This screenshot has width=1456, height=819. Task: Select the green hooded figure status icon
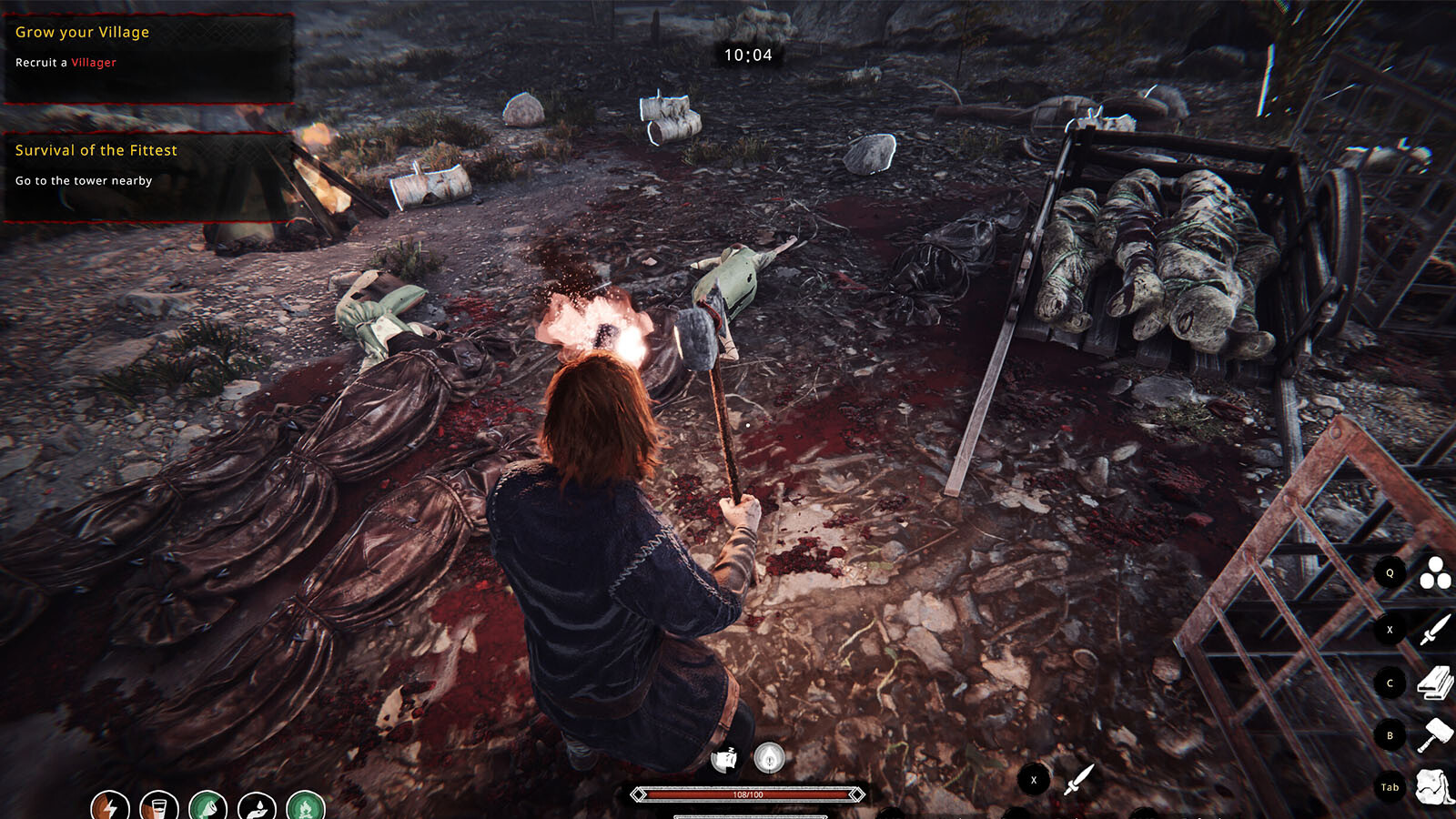pyautogui.click(x=208, y=806)
